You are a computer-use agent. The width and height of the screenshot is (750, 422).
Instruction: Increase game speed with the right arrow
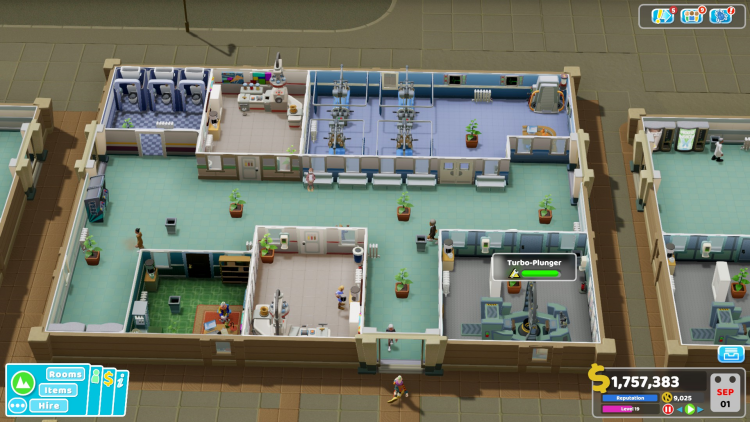699,409
